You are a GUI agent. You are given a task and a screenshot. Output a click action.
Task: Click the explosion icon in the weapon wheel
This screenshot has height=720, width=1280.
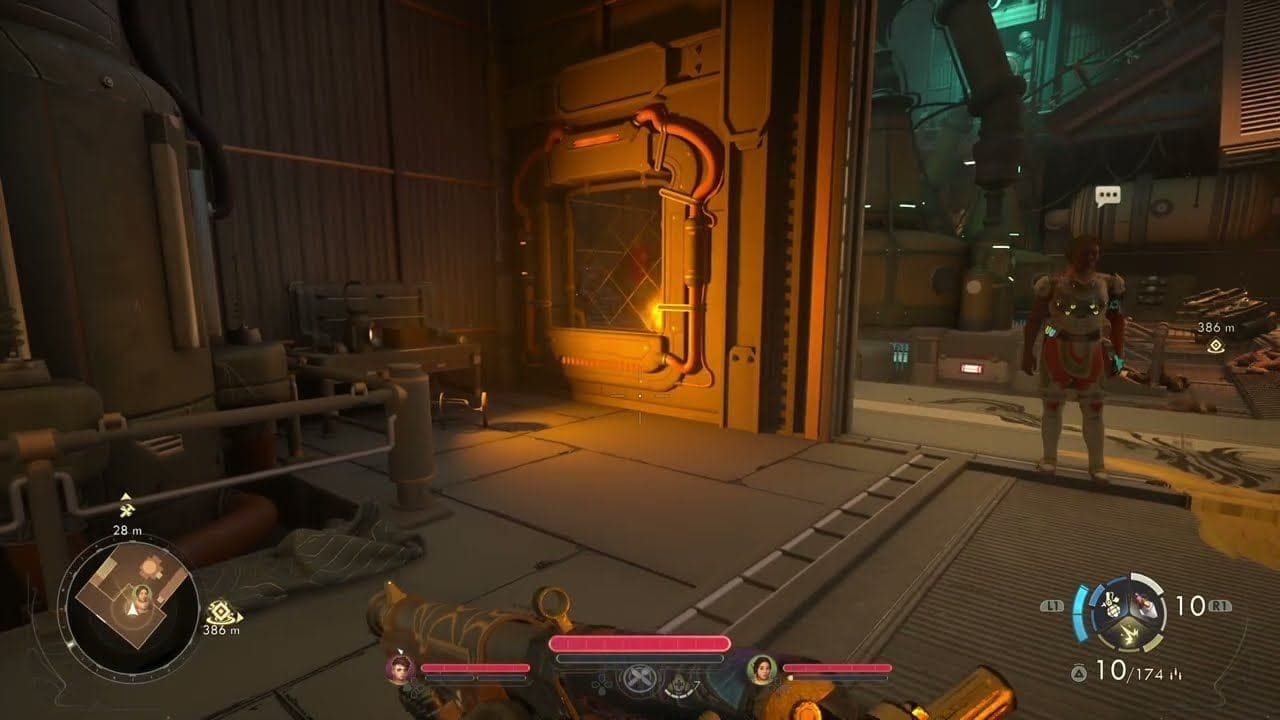point(1130,636)
